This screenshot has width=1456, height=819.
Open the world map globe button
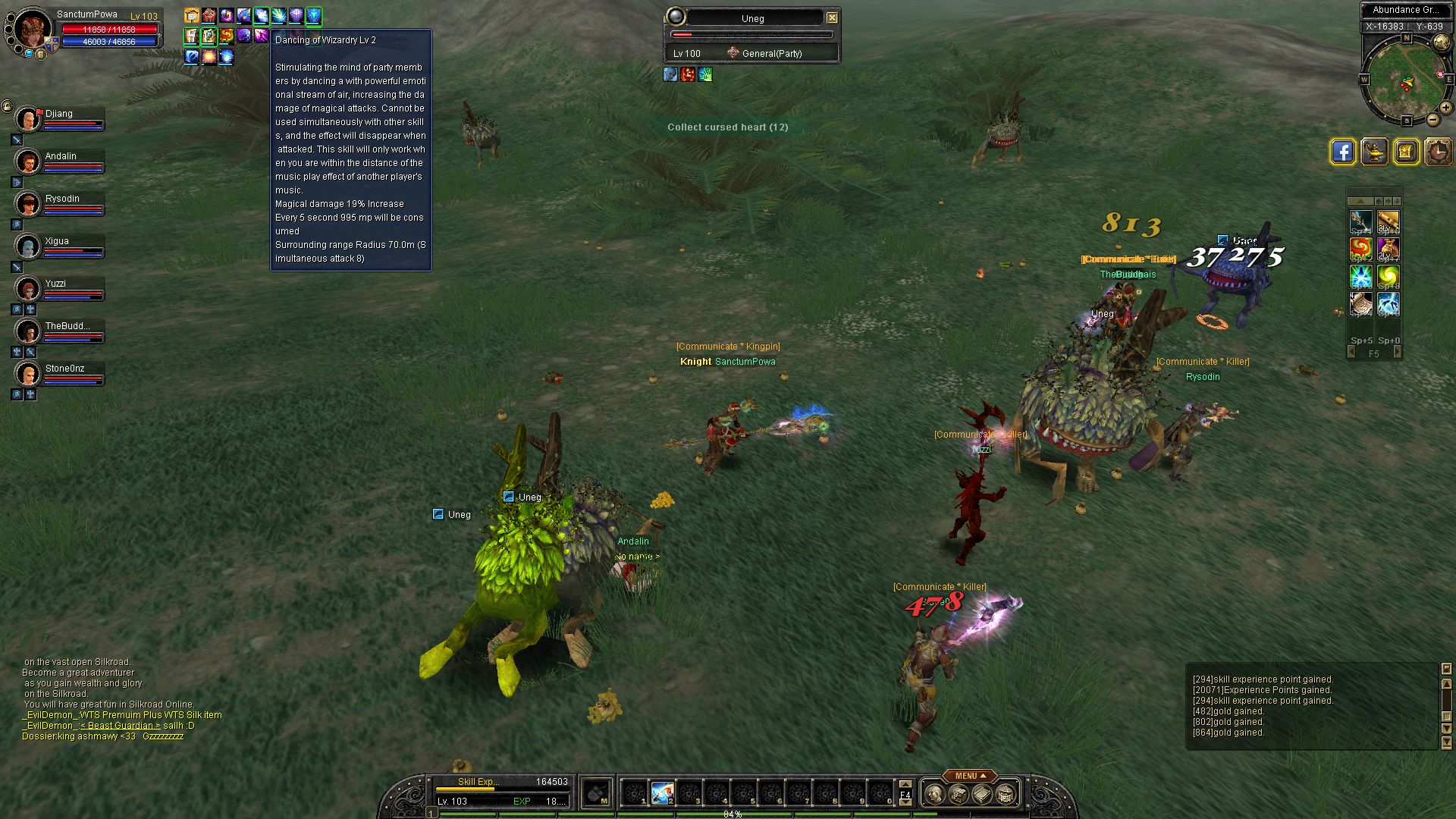pos(1442,42)
